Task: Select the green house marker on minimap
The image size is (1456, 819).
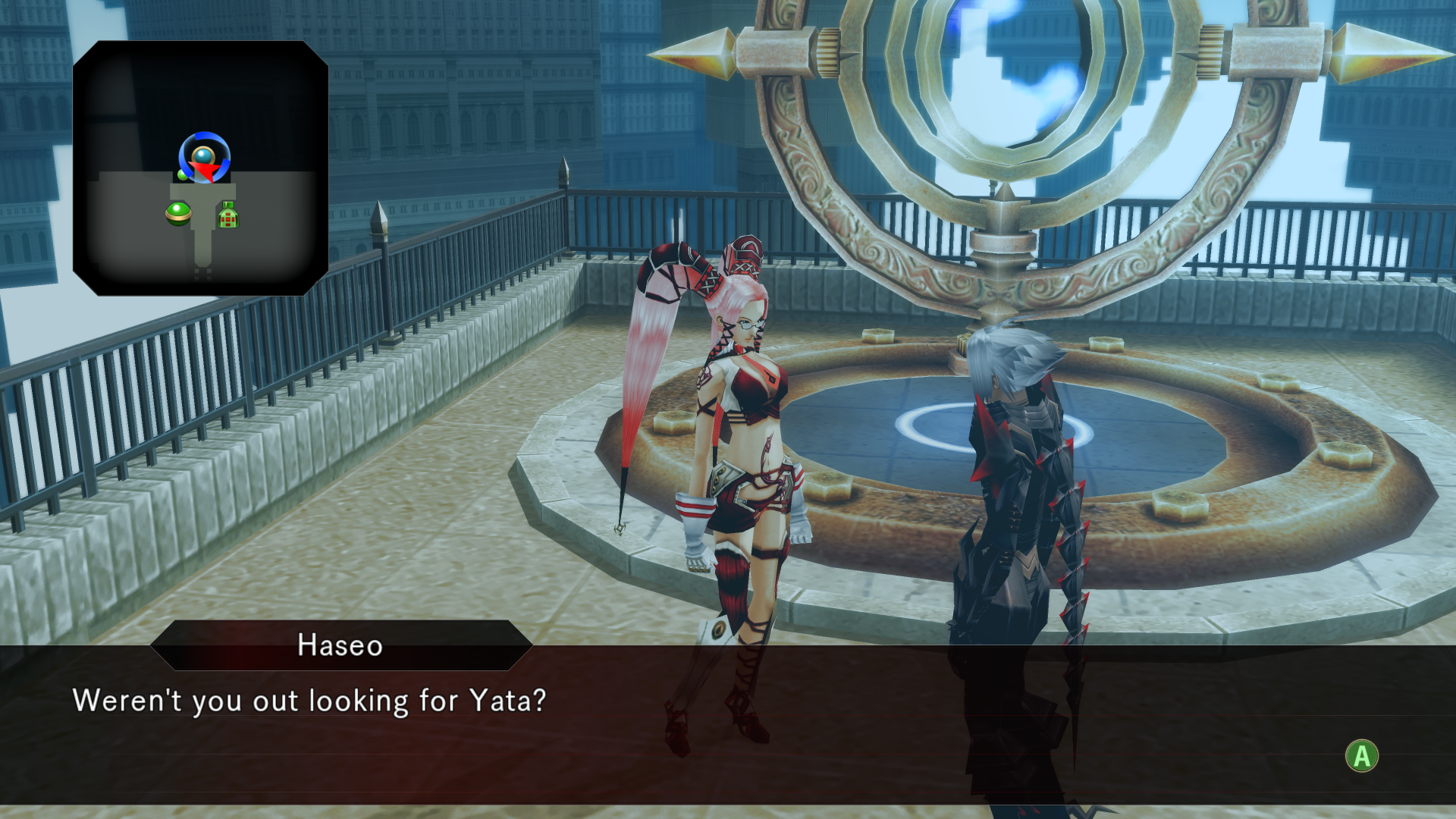Action: pos(228,215)
